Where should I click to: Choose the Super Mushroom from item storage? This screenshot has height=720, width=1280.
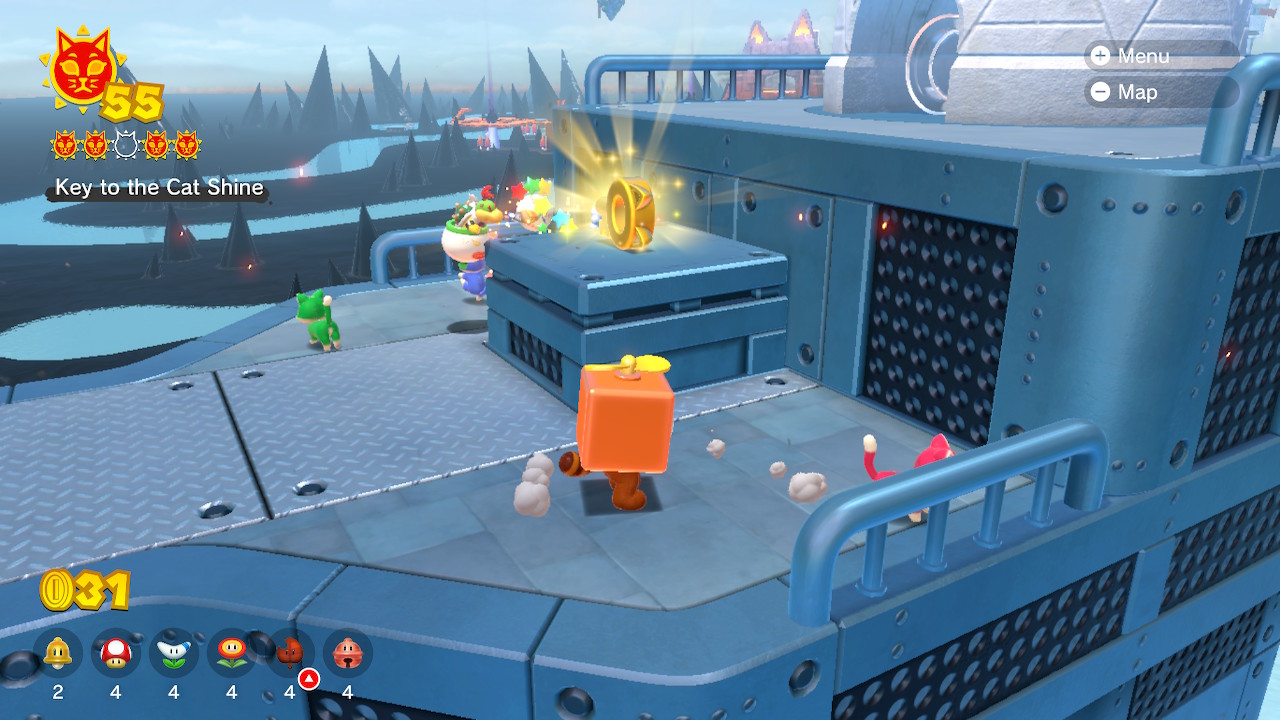click(116, 654)
